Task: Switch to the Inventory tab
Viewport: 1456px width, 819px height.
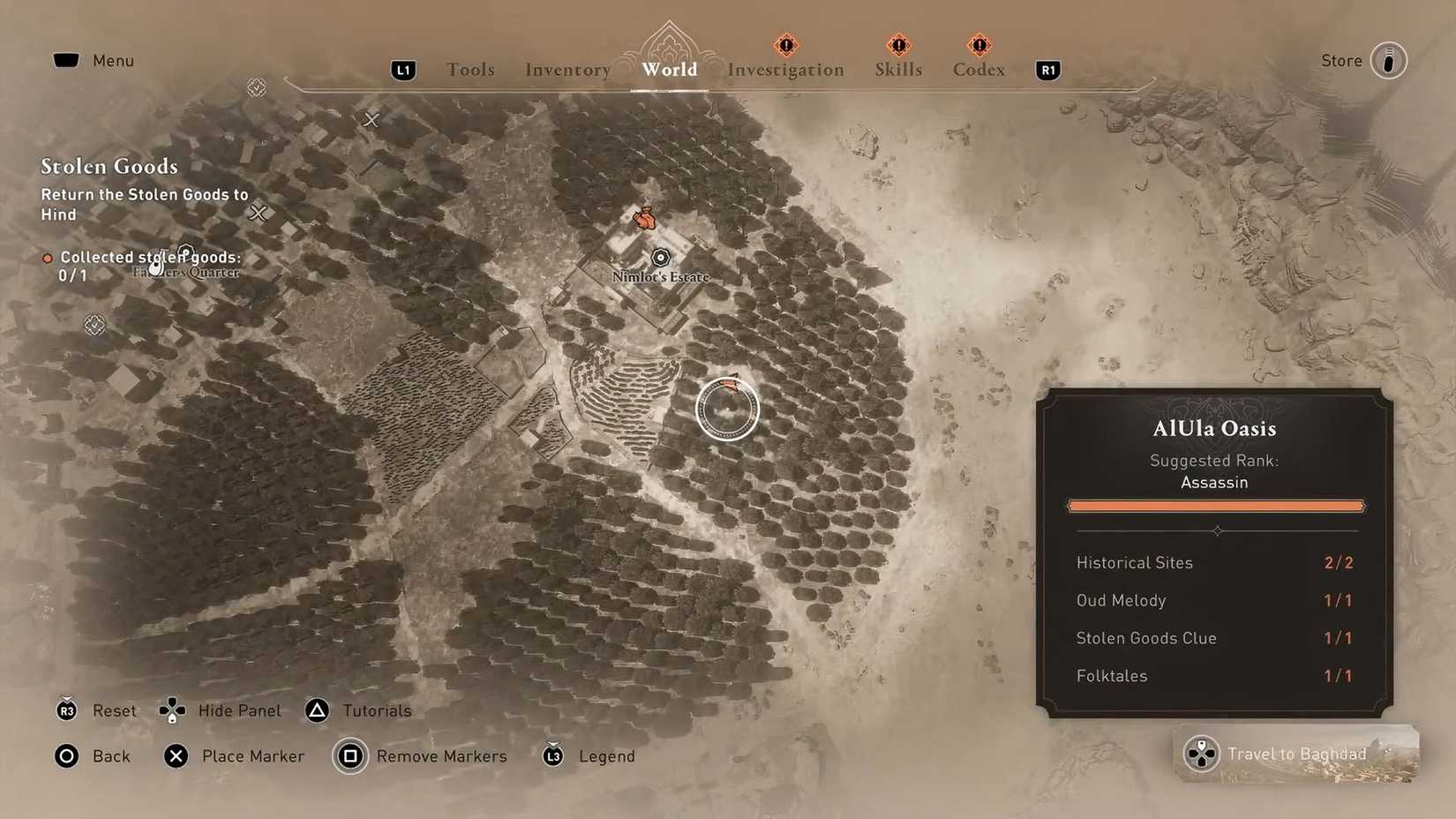Action: 567,69
